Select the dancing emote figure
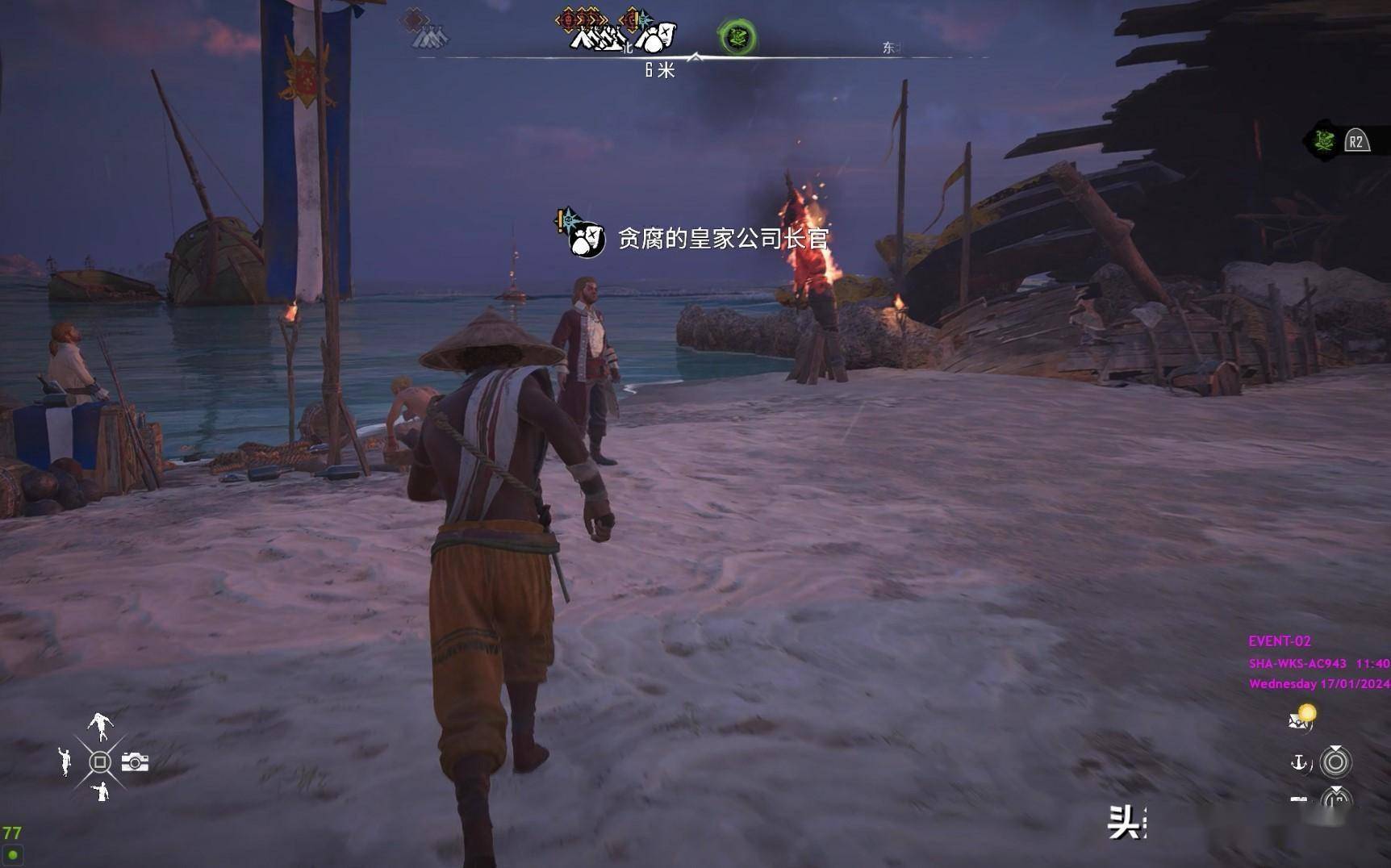This screenshot has width=1391, height=868. coord(100,726)
